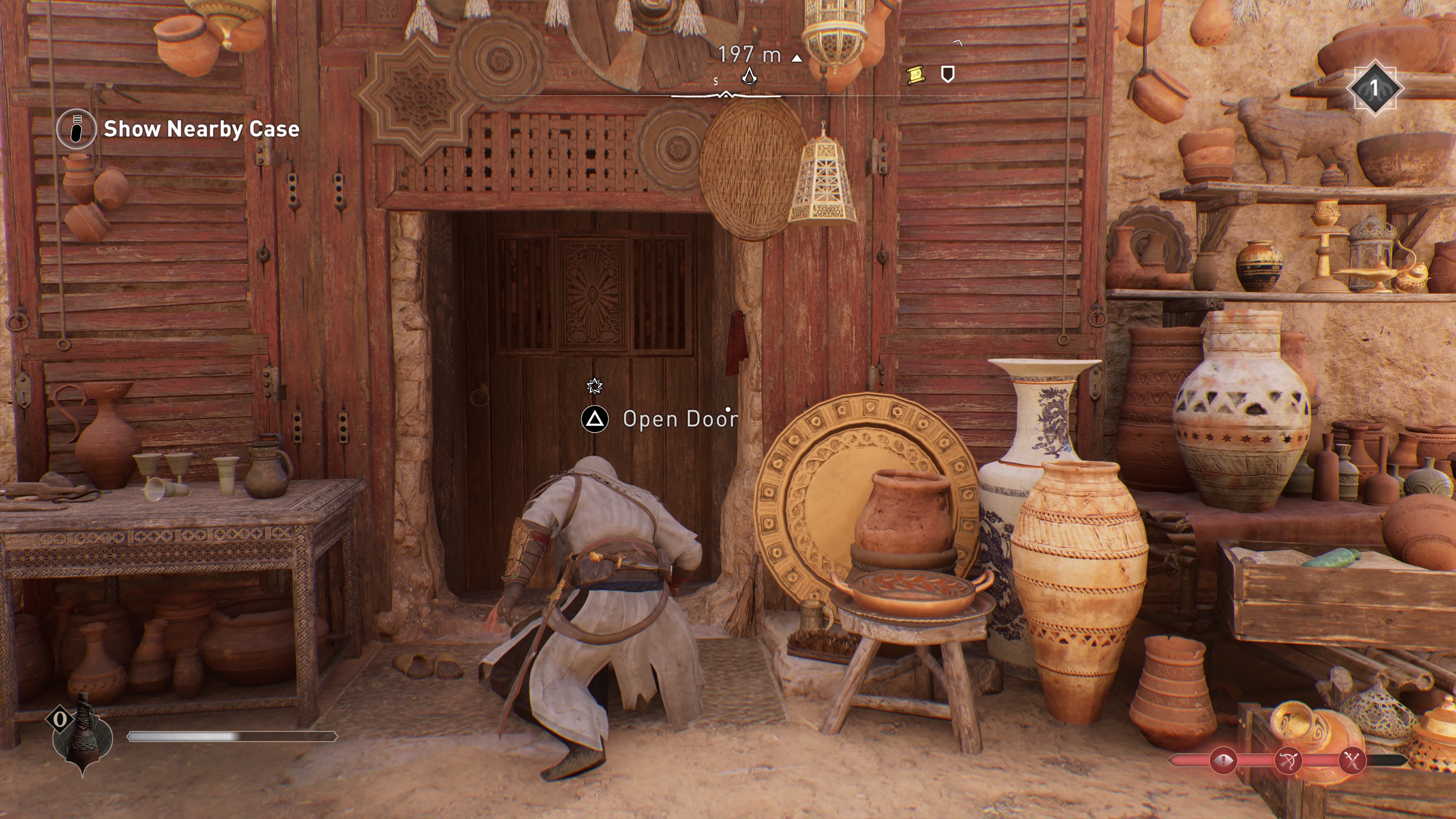Click the objective arrow above the distance counter
This screenshot has width=1456, height=819.
pos(797,58)
